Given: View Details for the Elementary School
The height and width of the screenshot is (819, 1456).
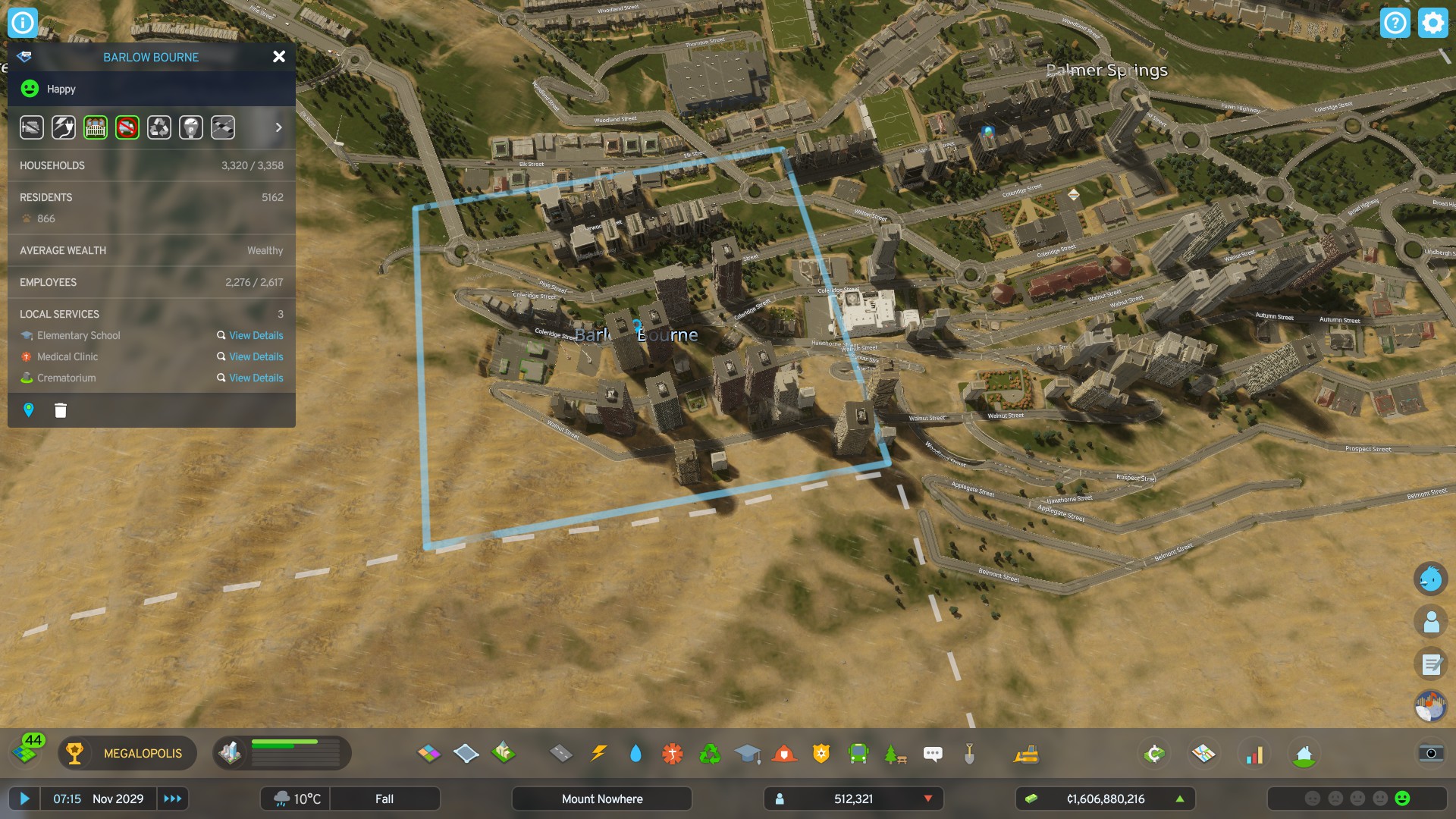Looking at the screenshot, I should [256, 335].
